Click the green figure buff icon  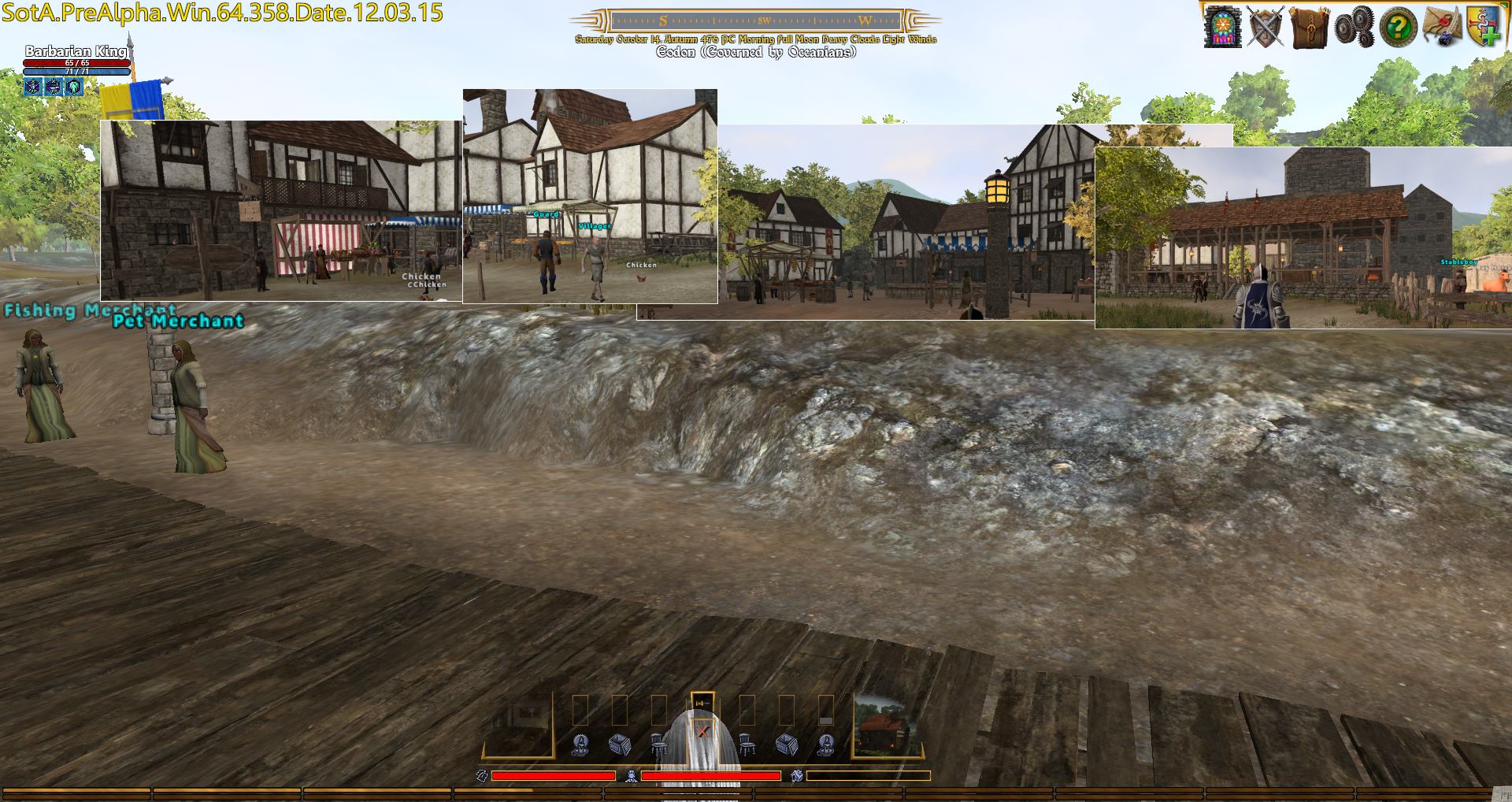(74, 87)
